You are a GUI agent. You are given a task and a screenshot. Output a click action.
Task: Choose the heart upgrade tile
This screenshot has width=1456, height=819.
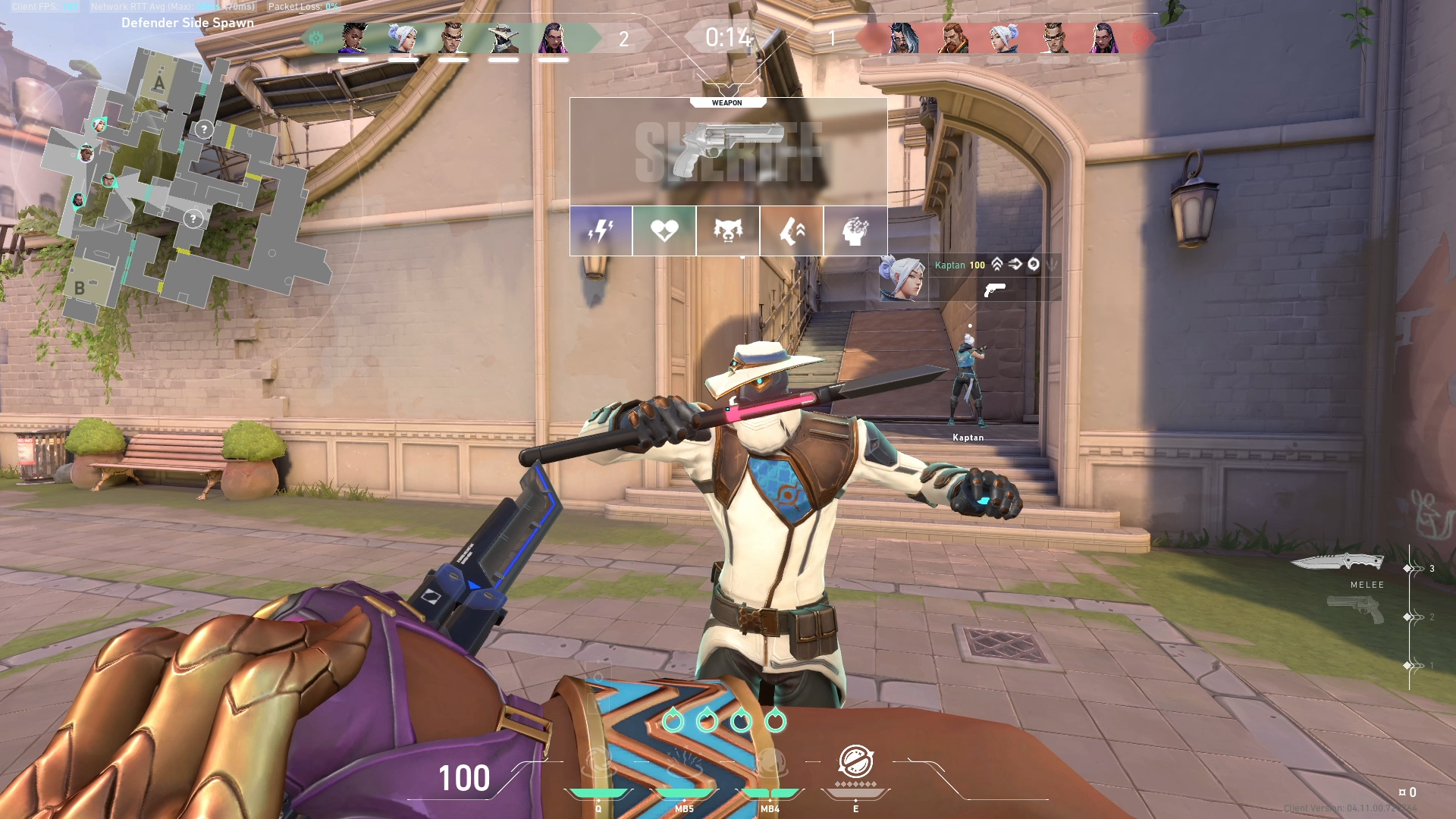click(664, 231)
